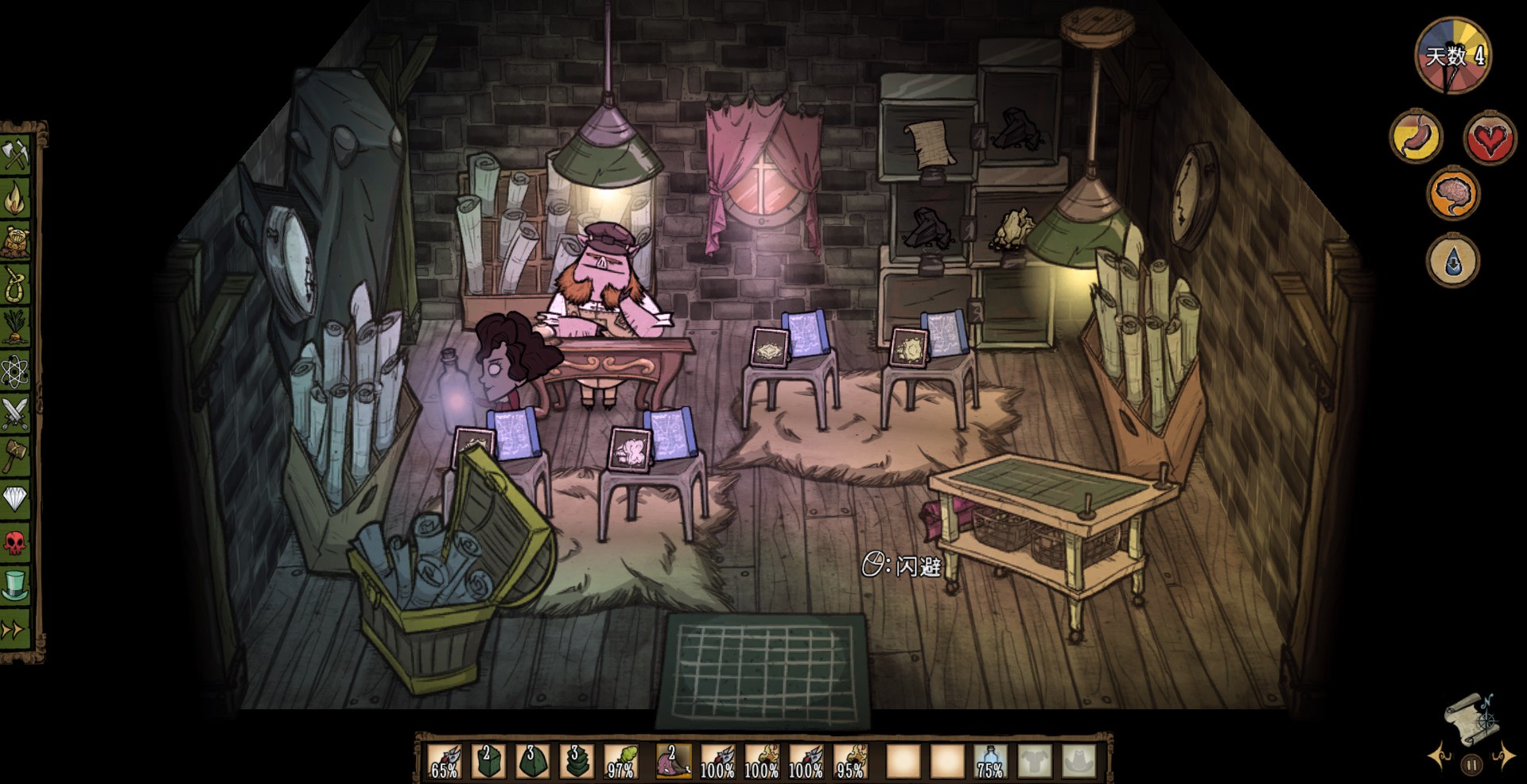This screenshot has width=1527, height=784.
Task: Click the 75% bottle equipment slot
Action: click(x=989, y=762)
